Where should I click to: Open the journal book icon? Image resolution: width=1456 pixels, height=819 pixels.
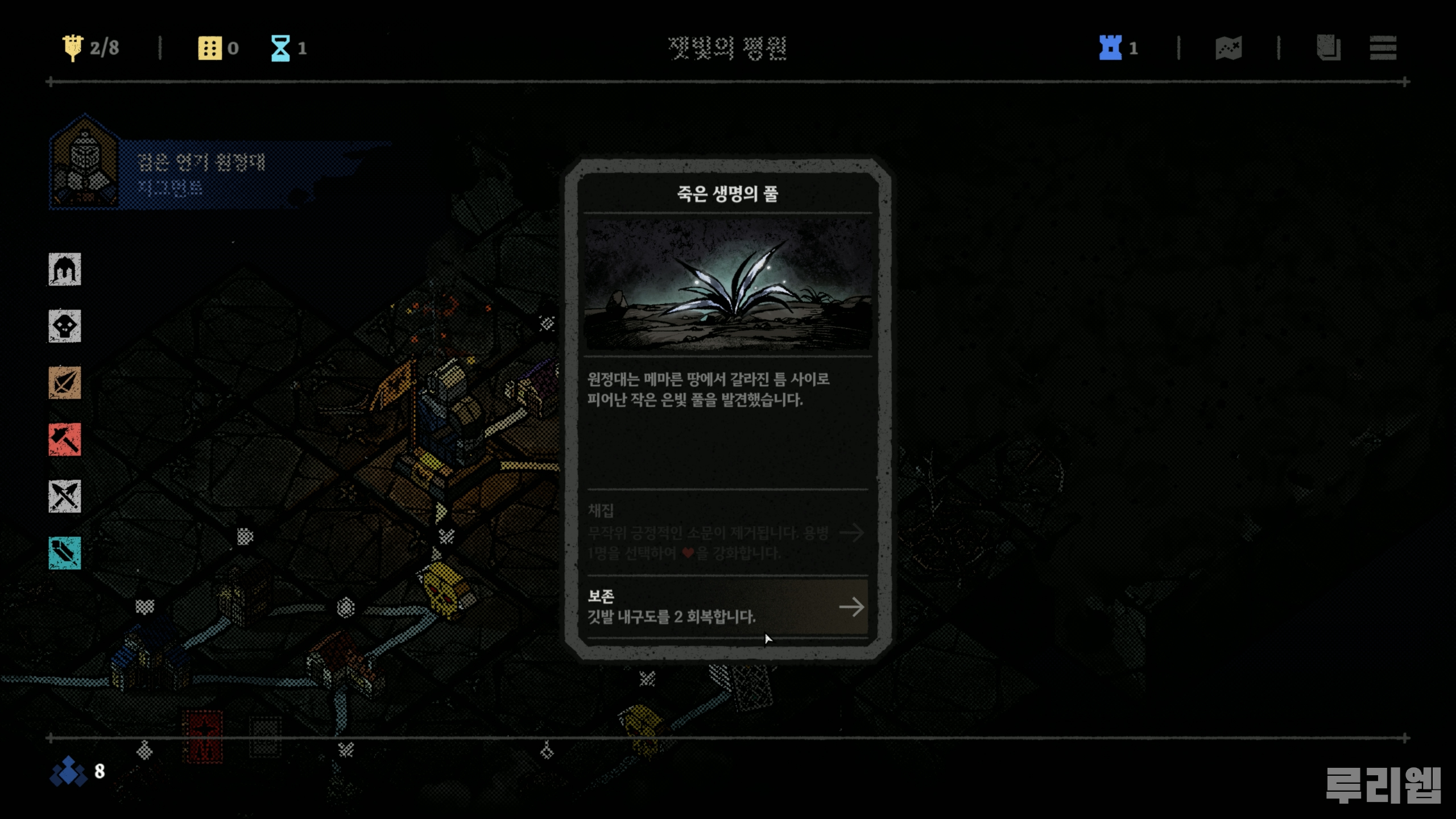[x=1328, y=48]
